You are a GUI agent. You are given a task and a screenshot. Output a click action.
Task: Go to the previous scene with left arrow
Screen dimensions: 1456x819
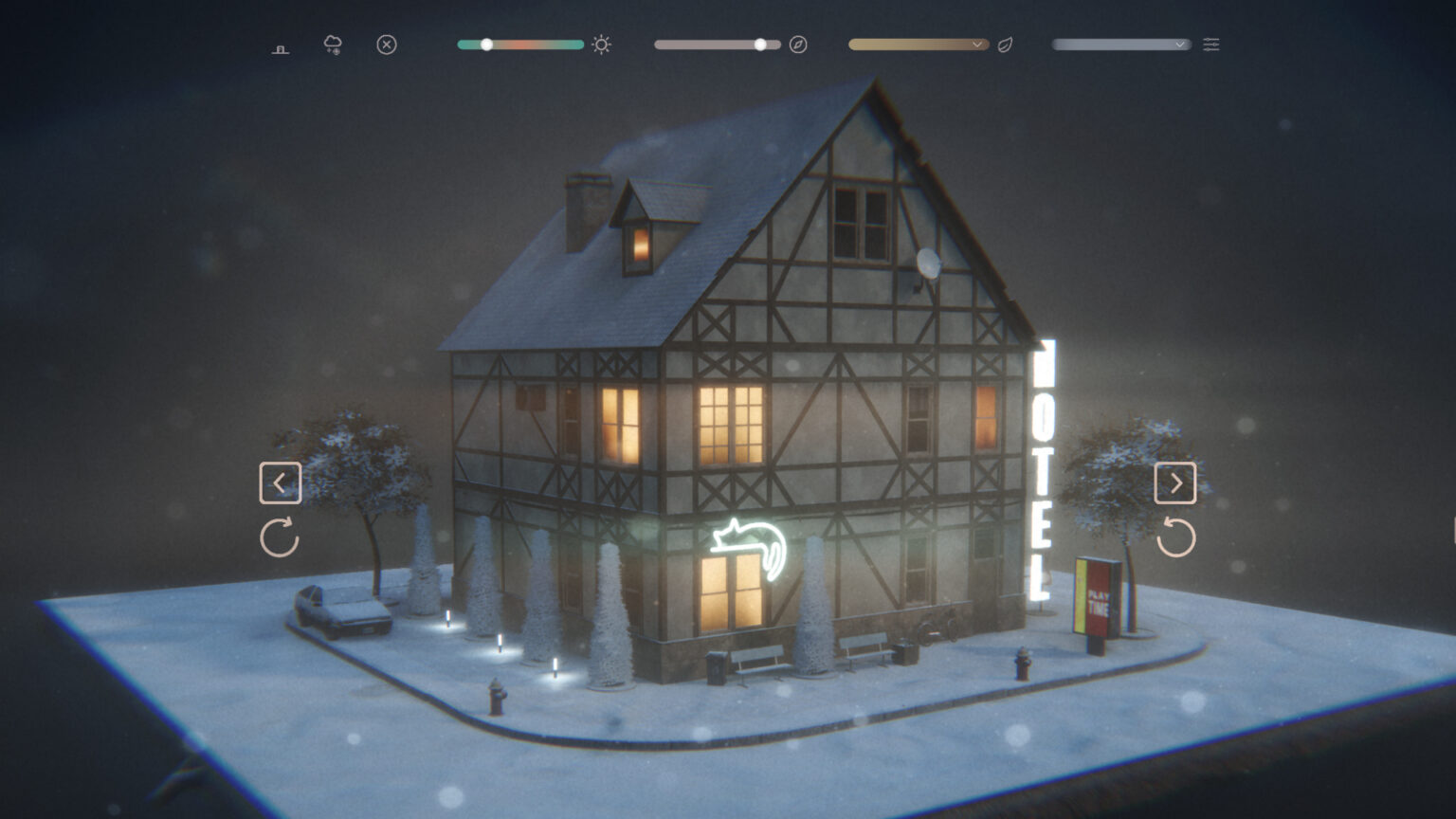(281, 483)
